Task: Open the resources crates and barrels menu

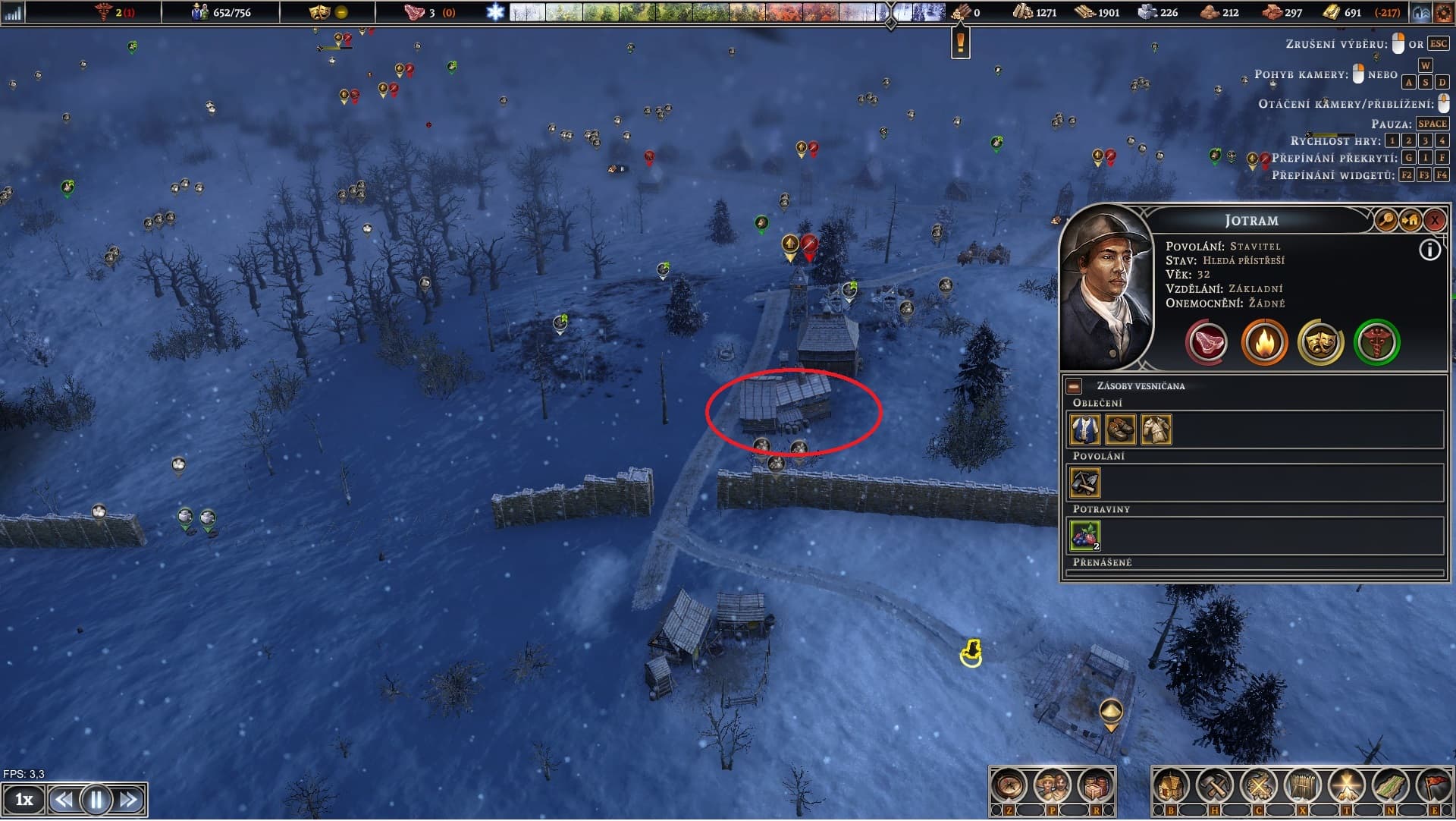Action: 1094,787
